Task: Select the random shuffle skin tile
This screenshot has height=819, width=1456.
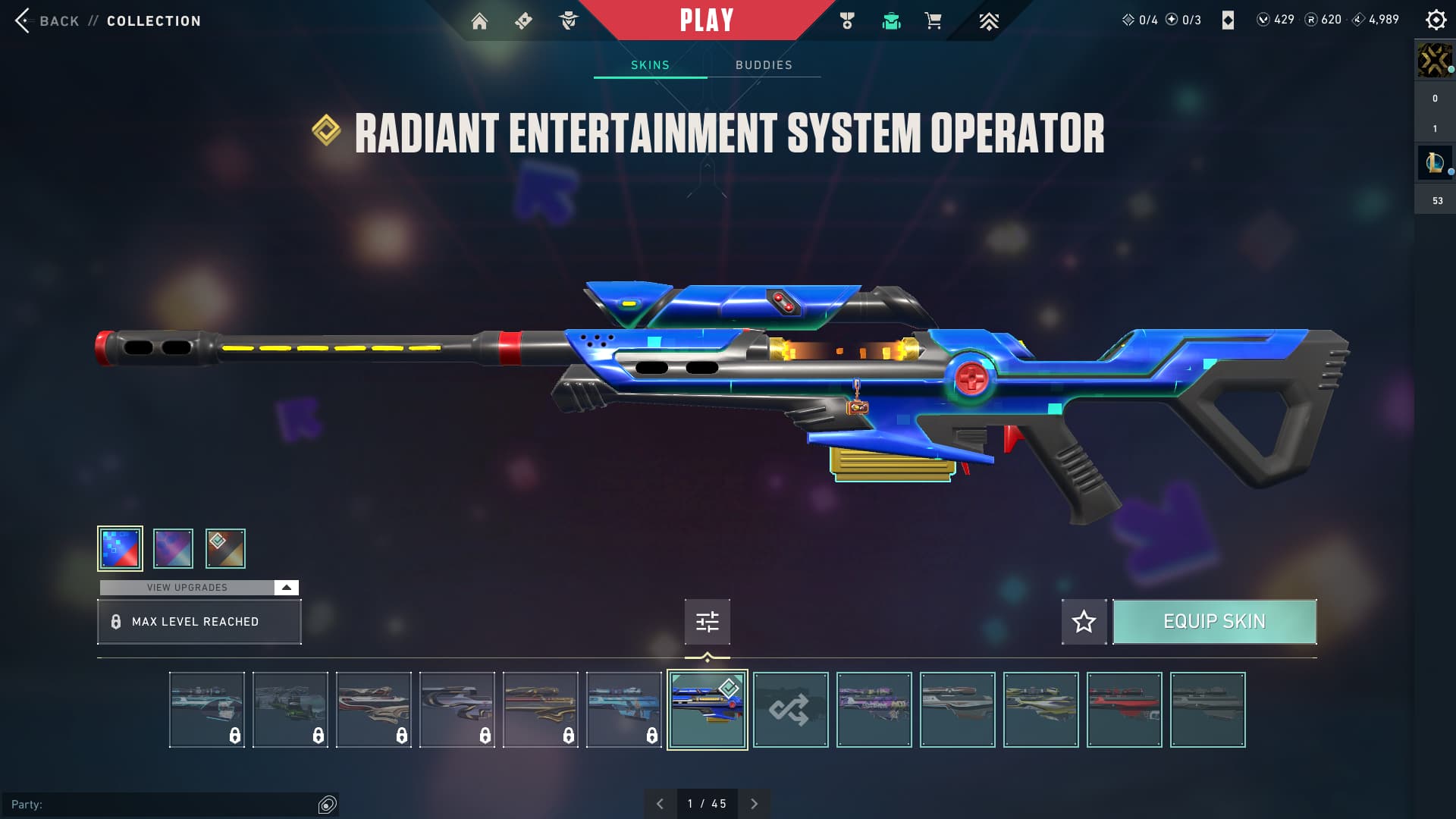Action: click(x=790, y=710)
